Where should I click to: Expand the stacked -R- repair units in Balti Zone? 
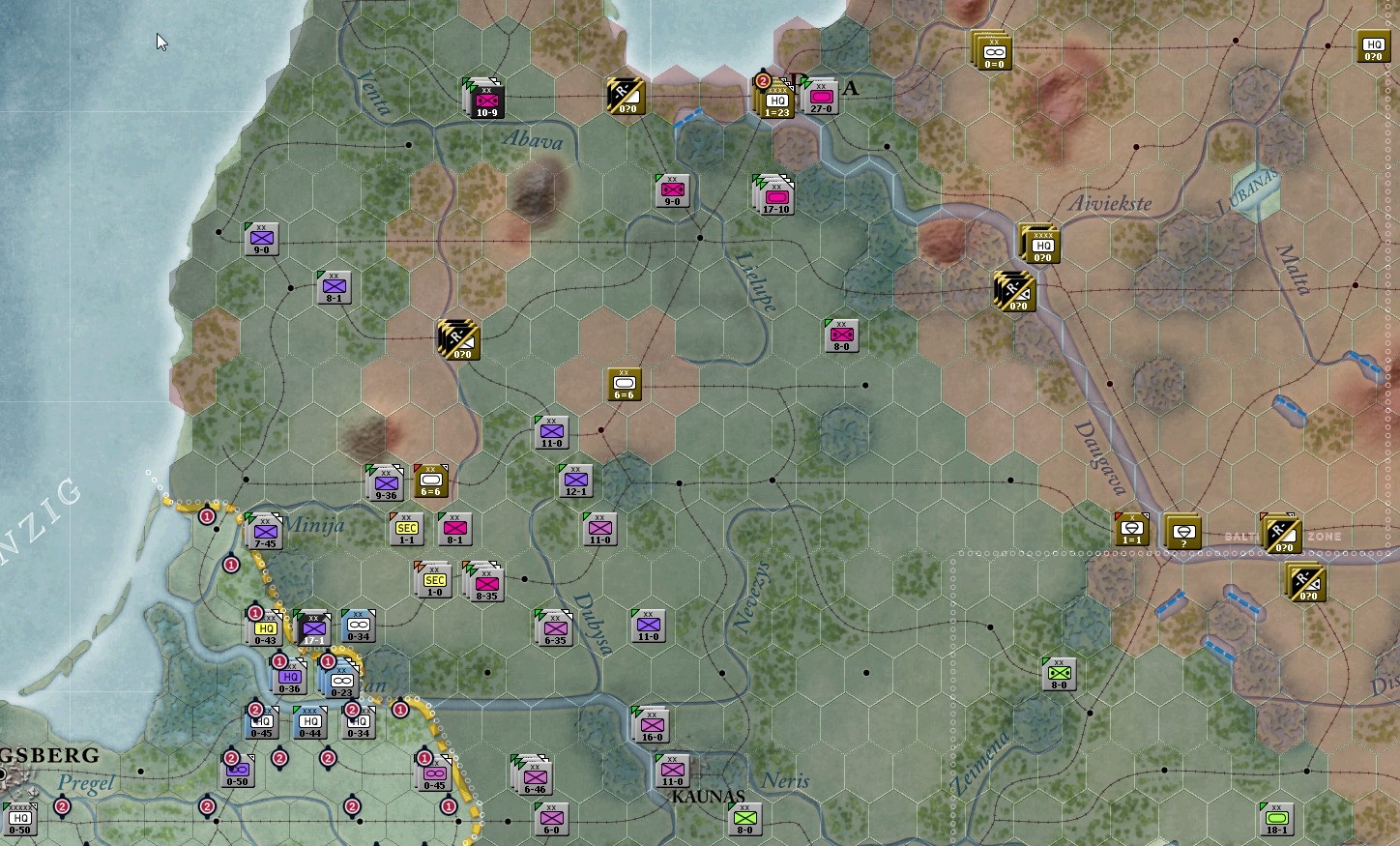click(x=1282, y=537)
